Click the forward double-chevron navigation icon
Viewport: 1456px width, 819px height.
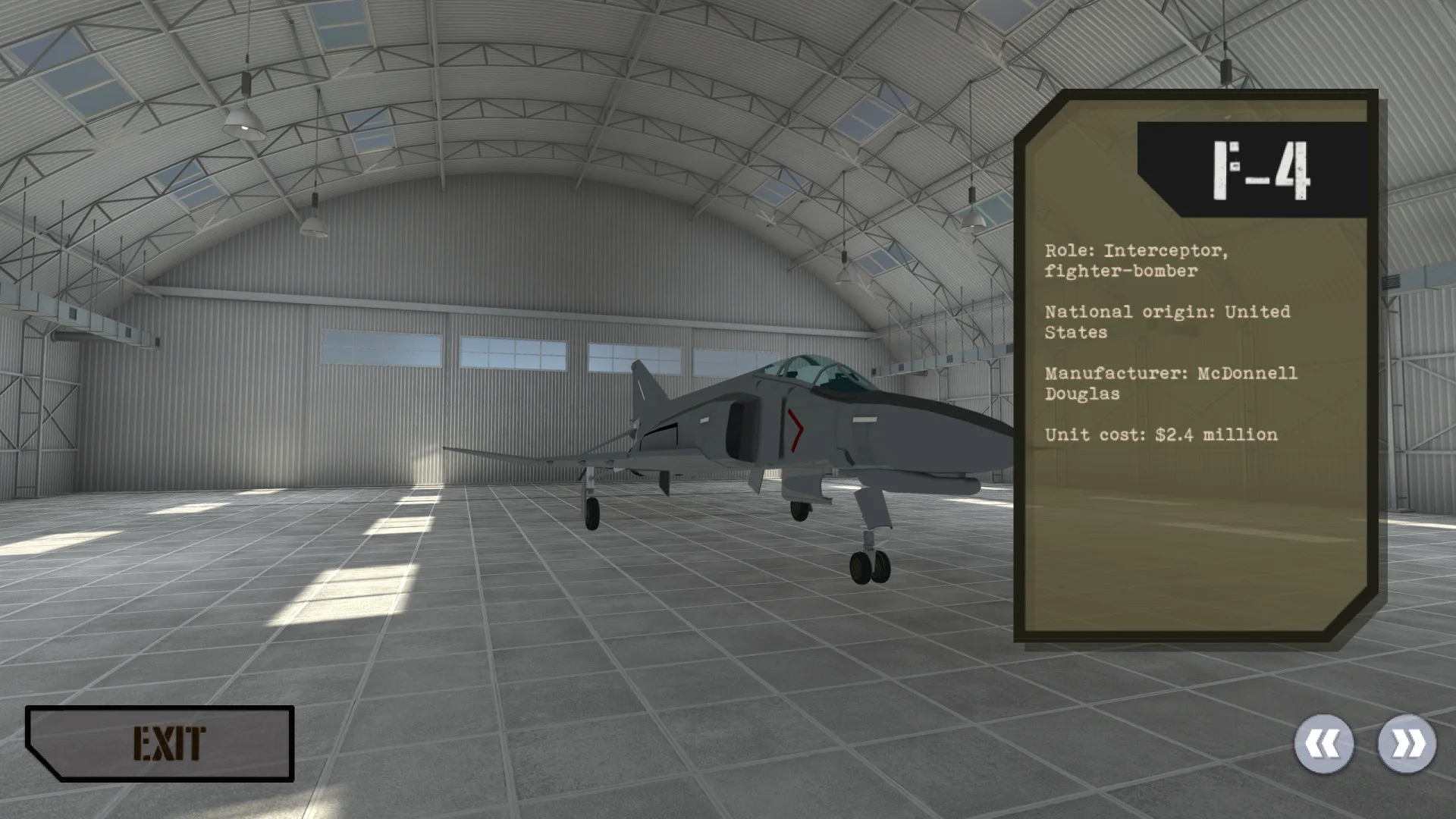point(1408,744)
